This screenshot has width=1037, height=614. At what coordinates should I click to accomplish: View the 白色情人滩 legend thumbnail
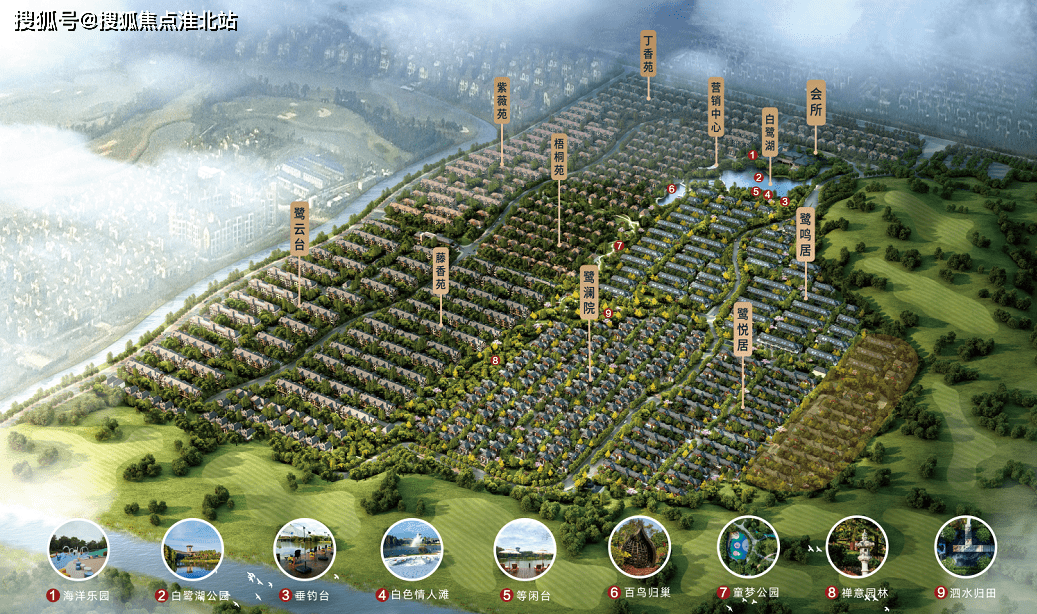coord(412,549)
